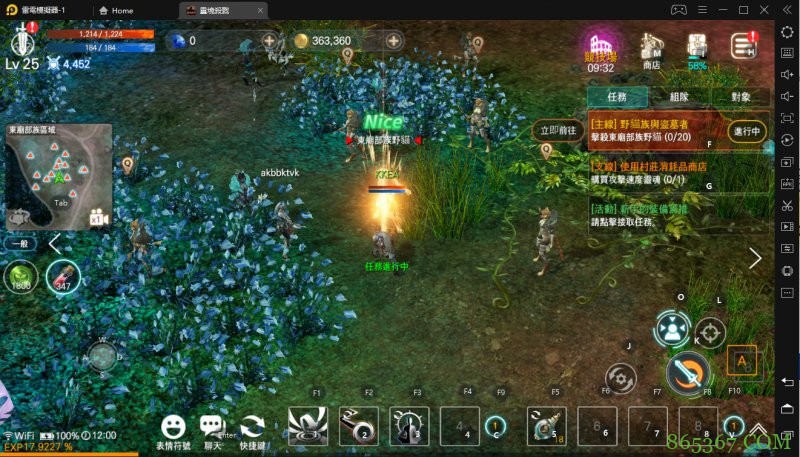Toggle the camera x1 view button
Screen dimensions: 800x457
click(98, 217)
